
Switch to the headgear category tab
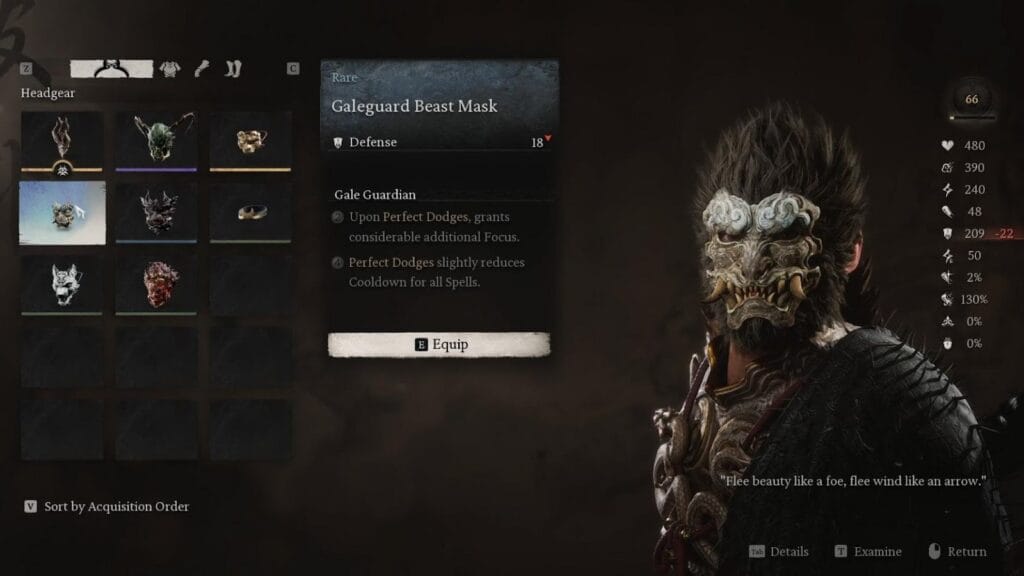click(x=111, y=69)
